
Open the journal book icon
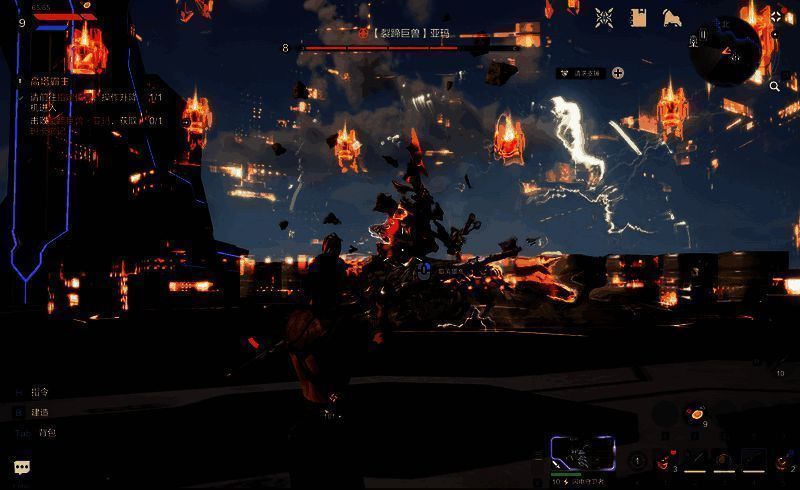(638, 17)
